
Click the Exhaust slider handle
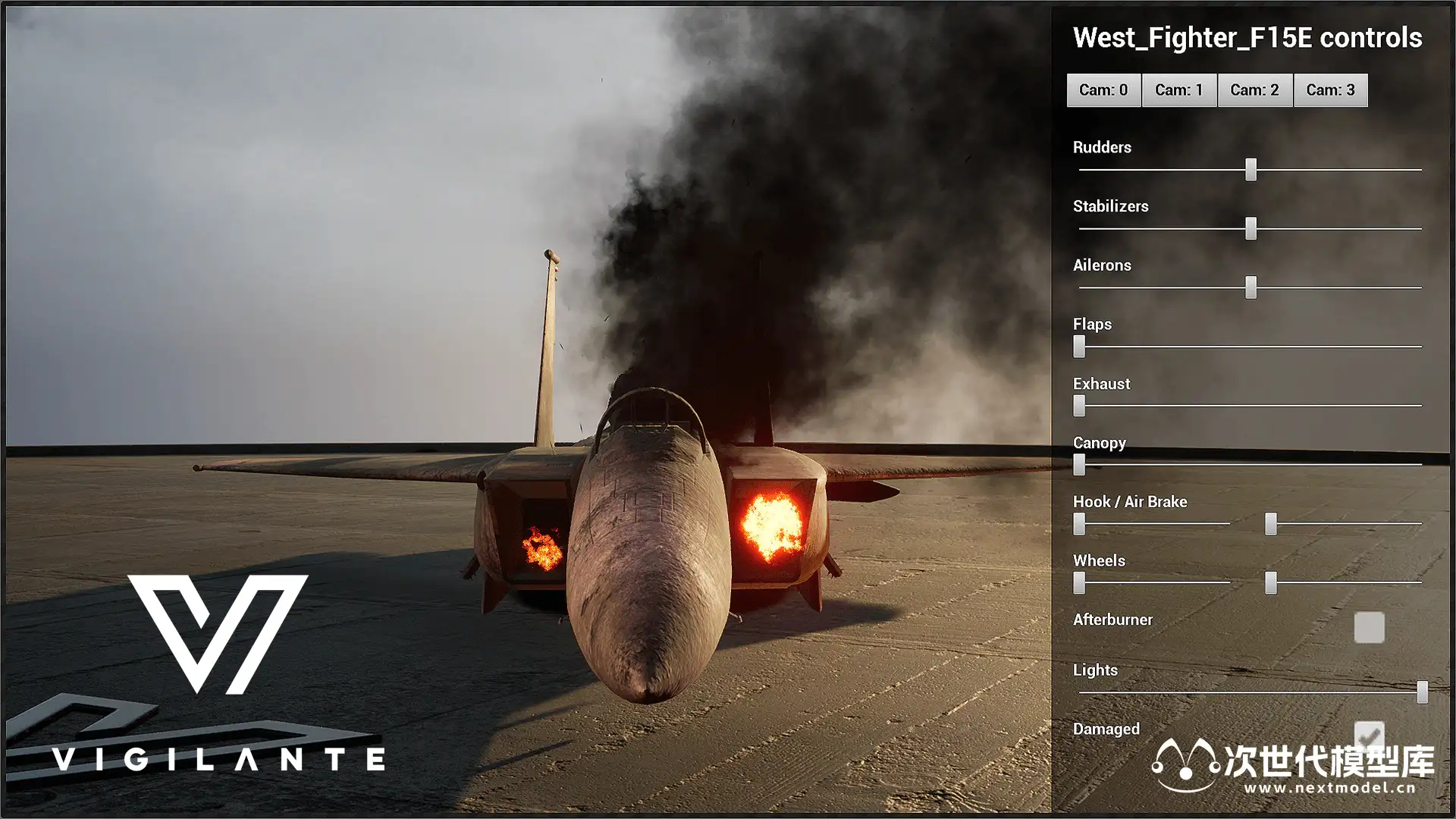[1079, 406]
